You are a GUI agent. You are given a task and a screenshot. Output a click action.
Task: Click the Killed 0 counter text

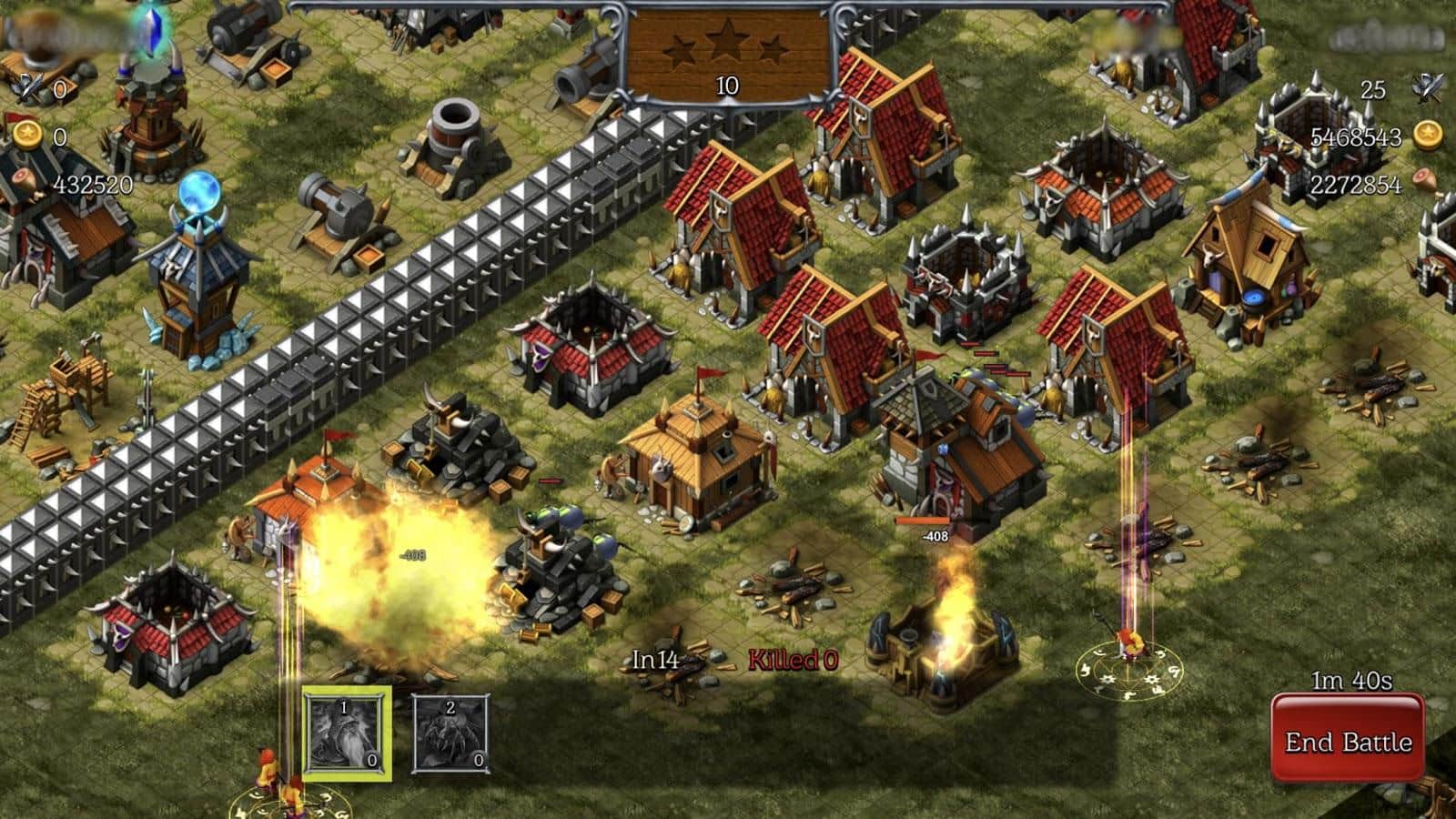(x=791, y=659)
